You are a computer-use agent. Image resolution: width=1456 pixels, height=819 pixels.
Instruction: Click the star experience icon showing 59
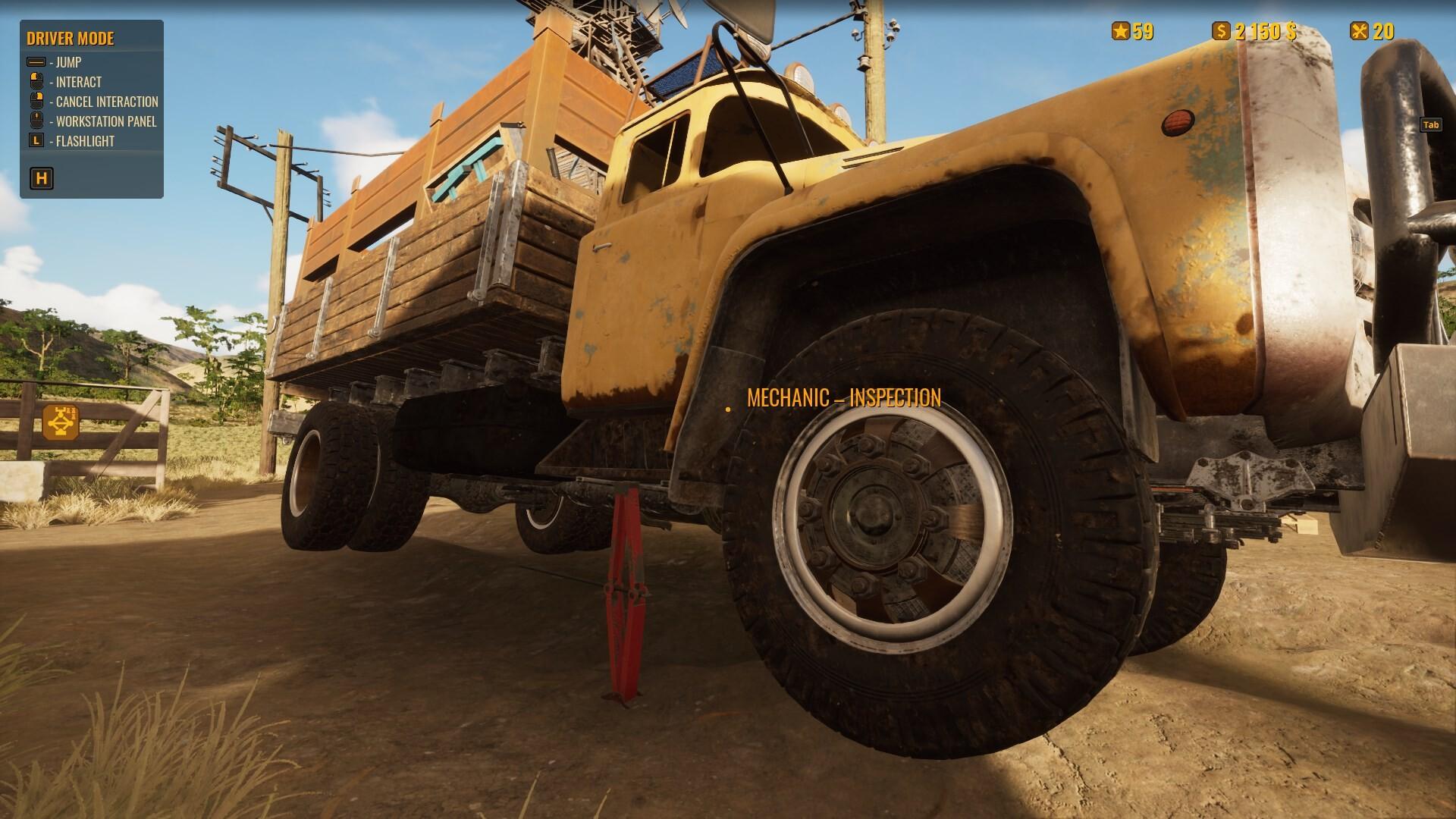(1122, 32)
